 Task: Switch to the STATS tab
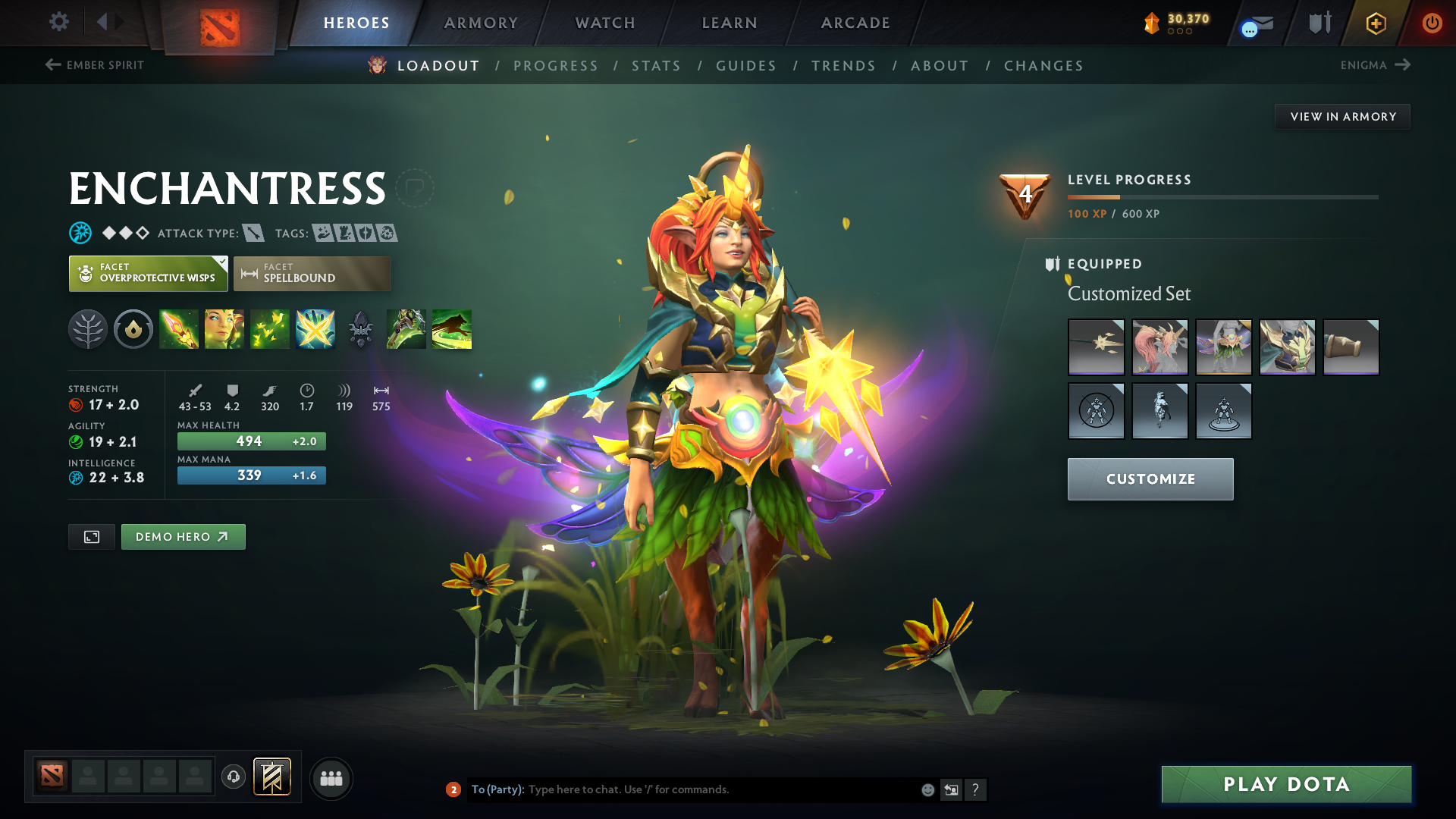tap(656, 65)
